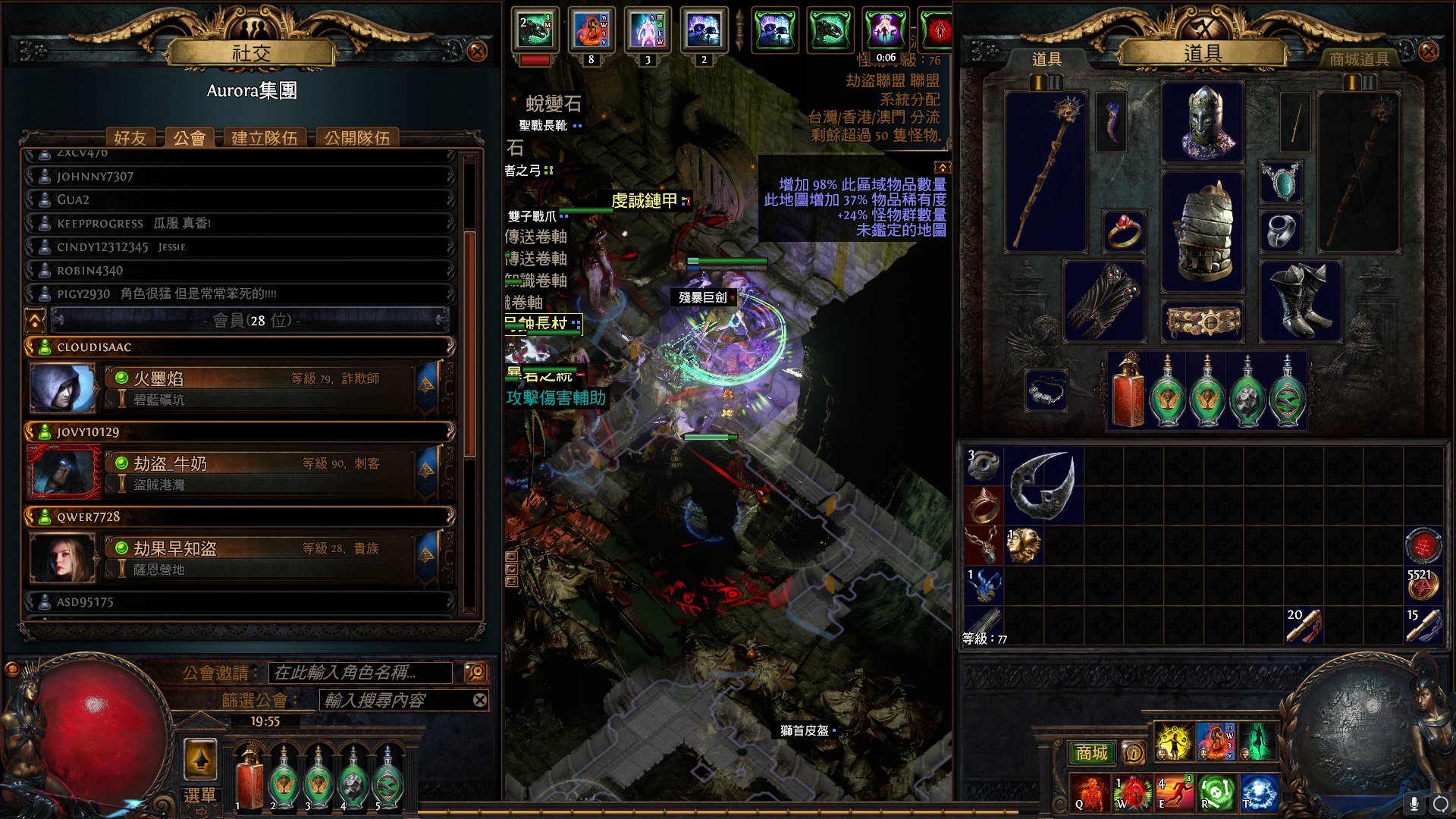
Task: Pick the curved blade in the inventory
Action: (x=1043, y=485)
